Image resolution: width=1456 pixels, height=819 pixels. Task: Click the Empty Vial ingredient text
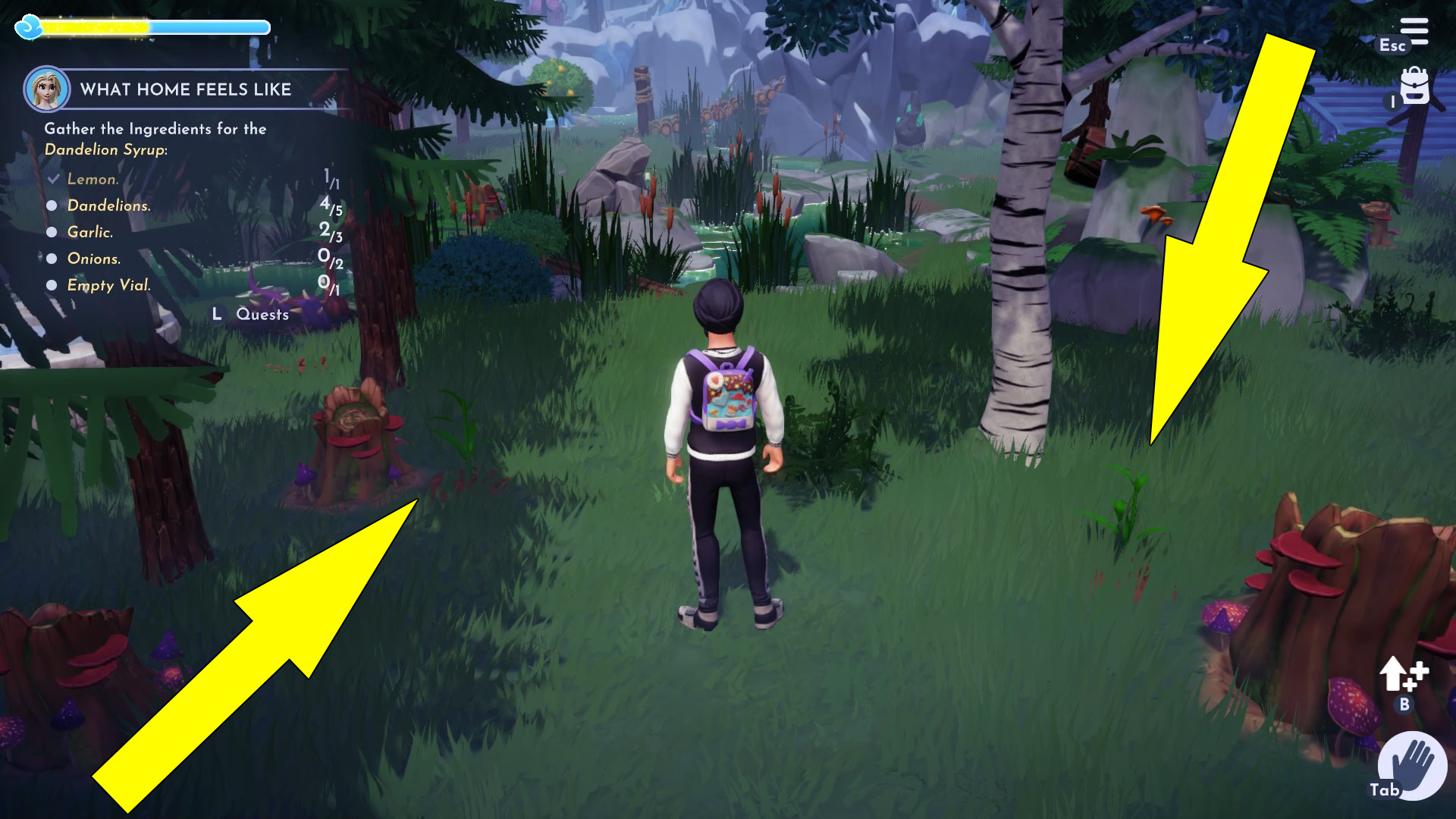pos(108,285)
